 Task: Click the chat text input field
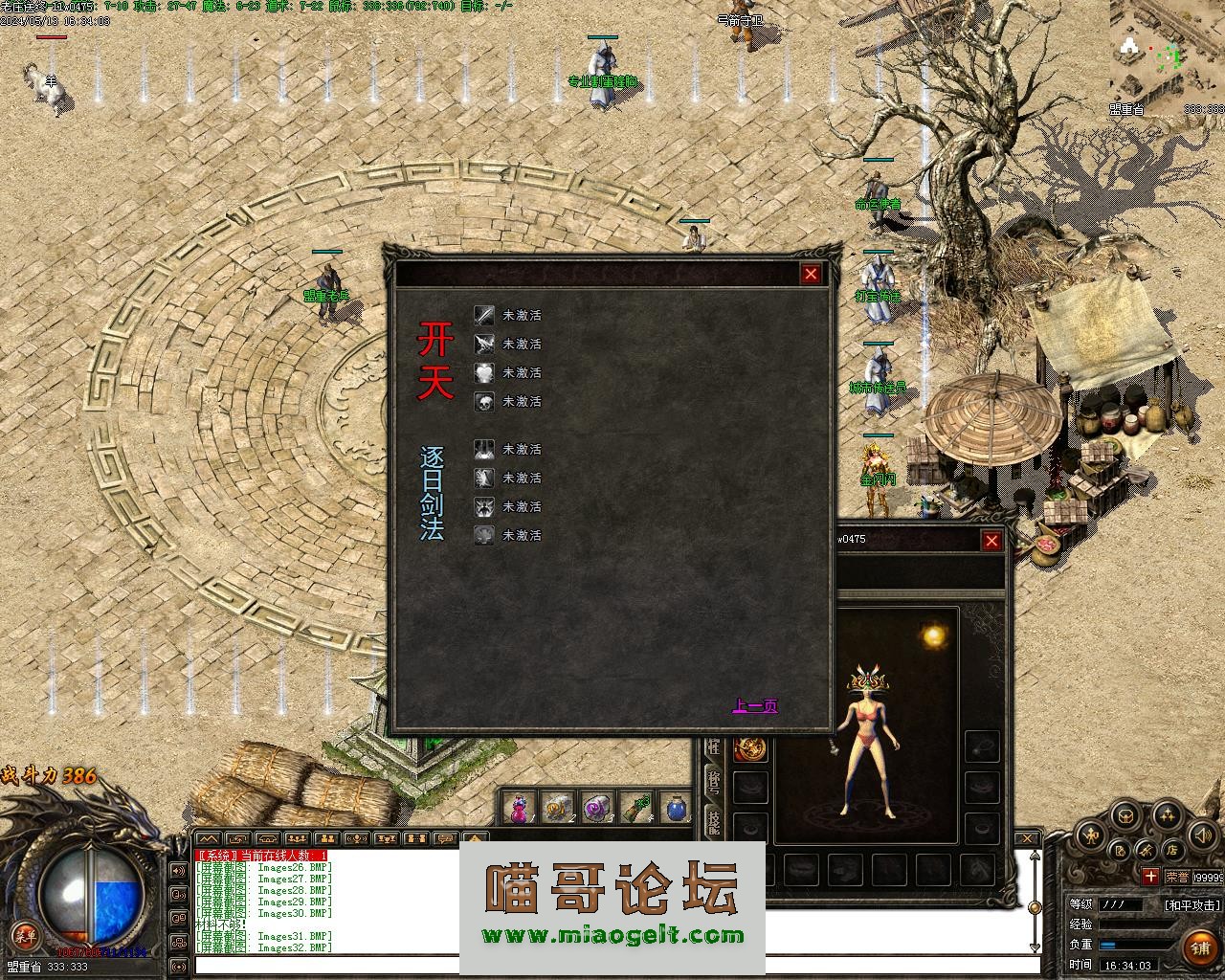pyautogui.click(x=612, y=967)
